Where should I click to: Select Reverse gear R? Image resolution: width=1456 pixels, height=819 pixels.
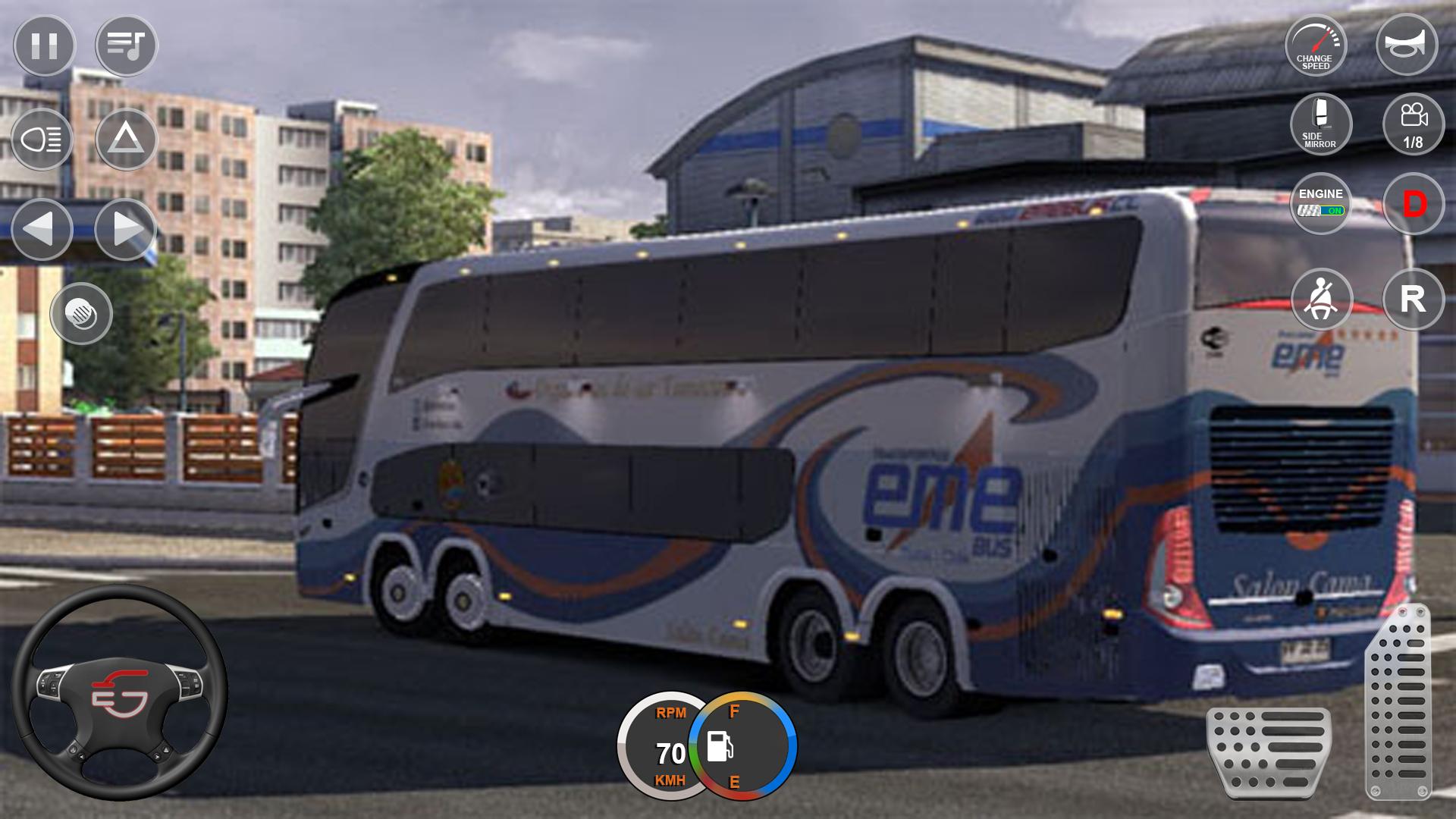(1413, 300)
